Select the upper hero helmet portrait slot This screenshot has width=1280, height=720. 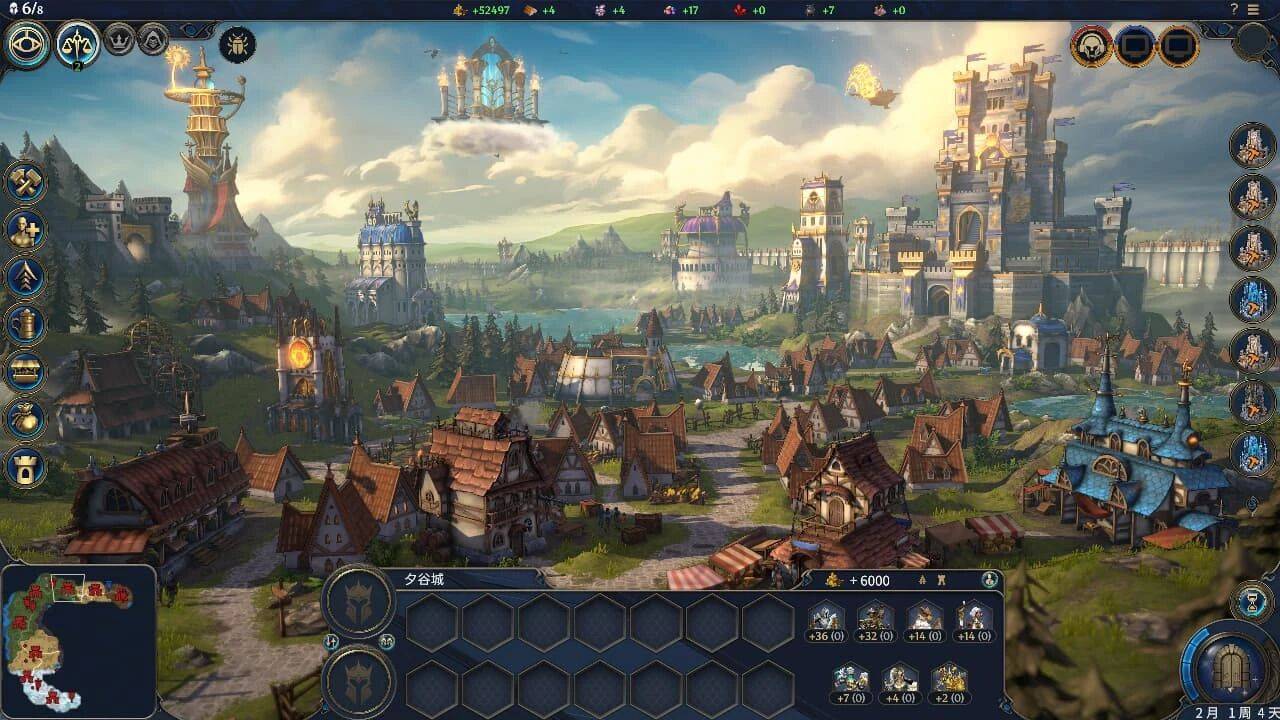(360, 599)
